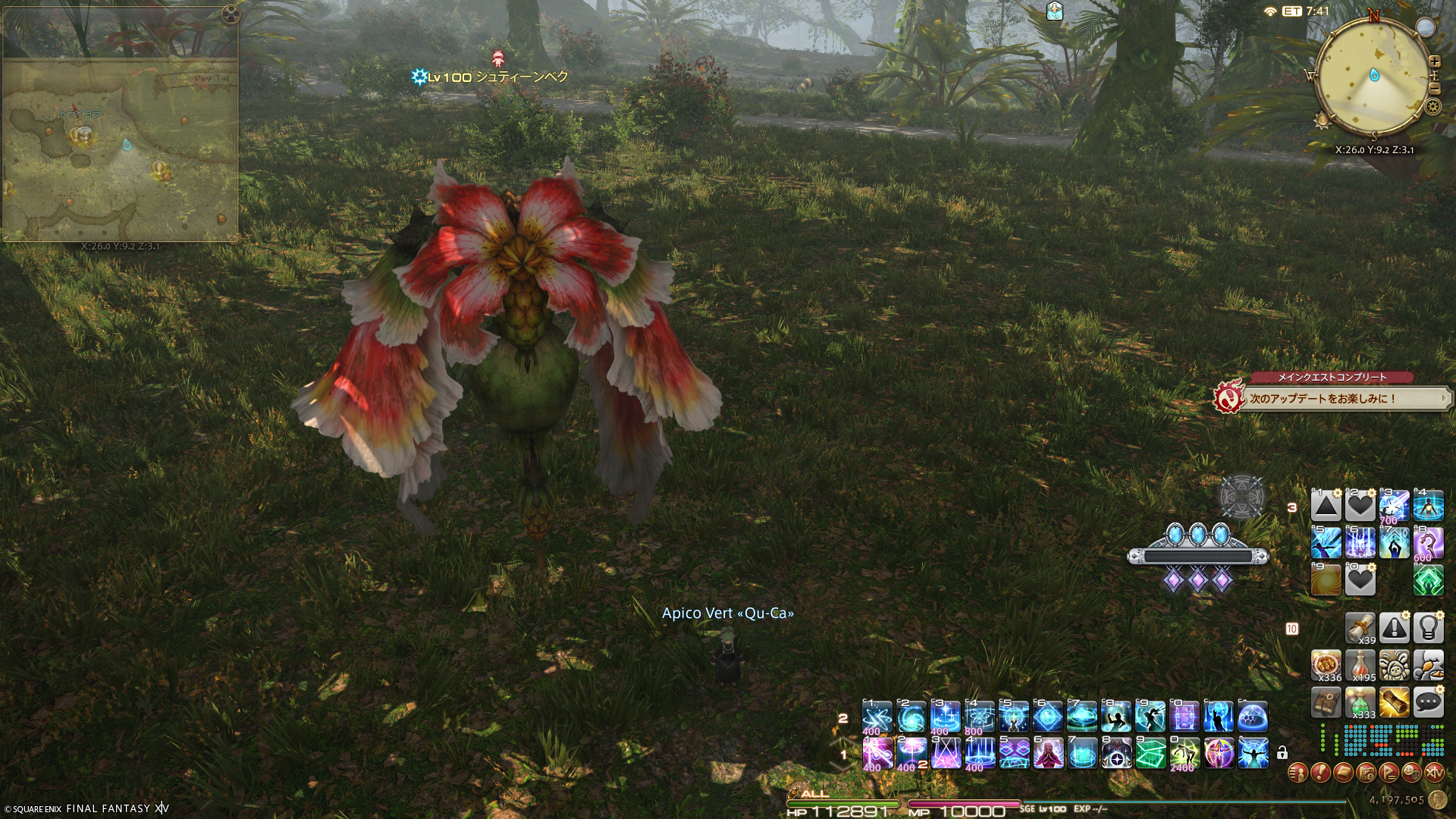Open the map overlay window settings
This screenshot has height=819, width=1456.
coord(231,14)
